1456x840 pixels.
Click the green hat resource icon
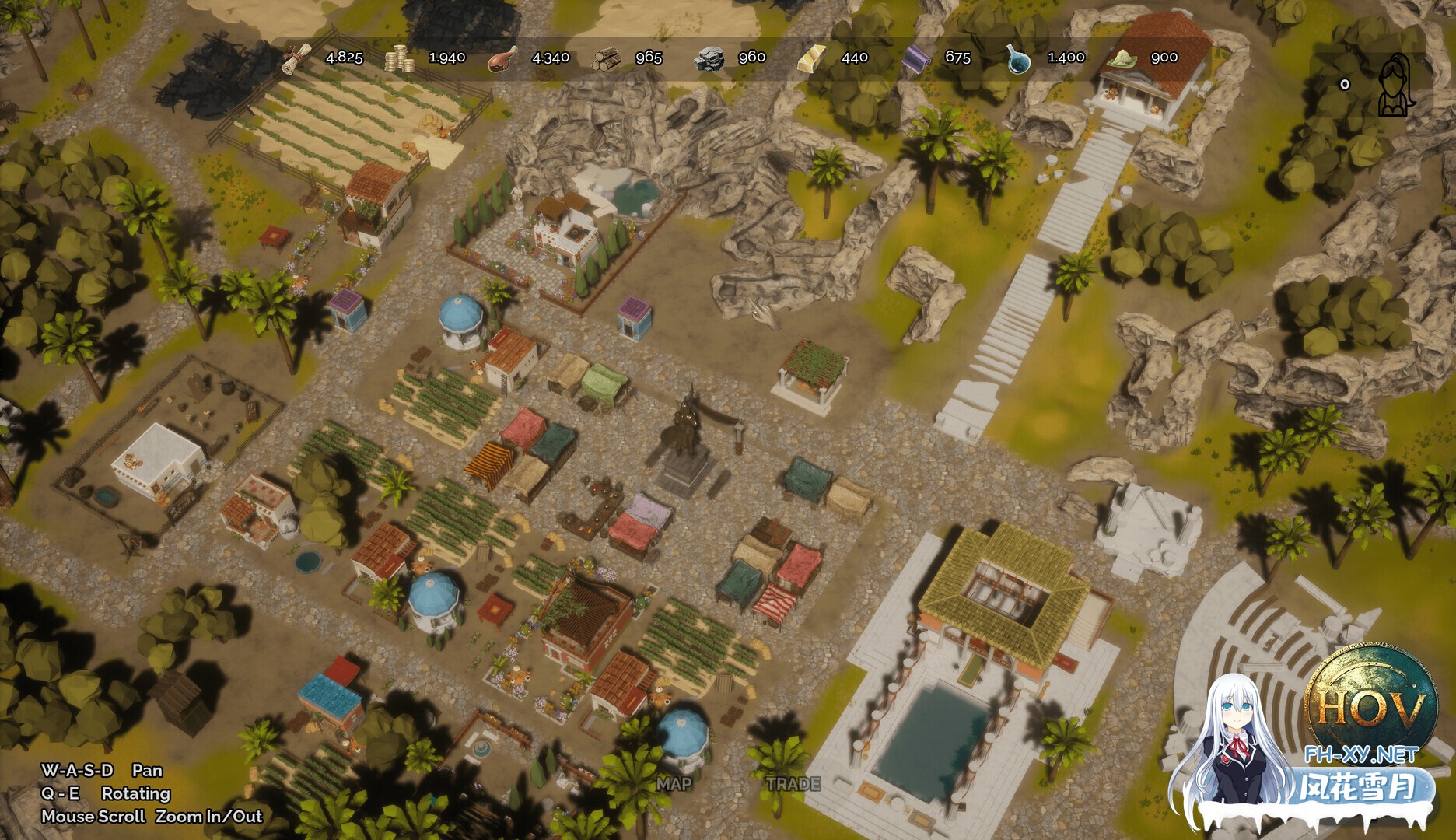tap(1121, 58)
